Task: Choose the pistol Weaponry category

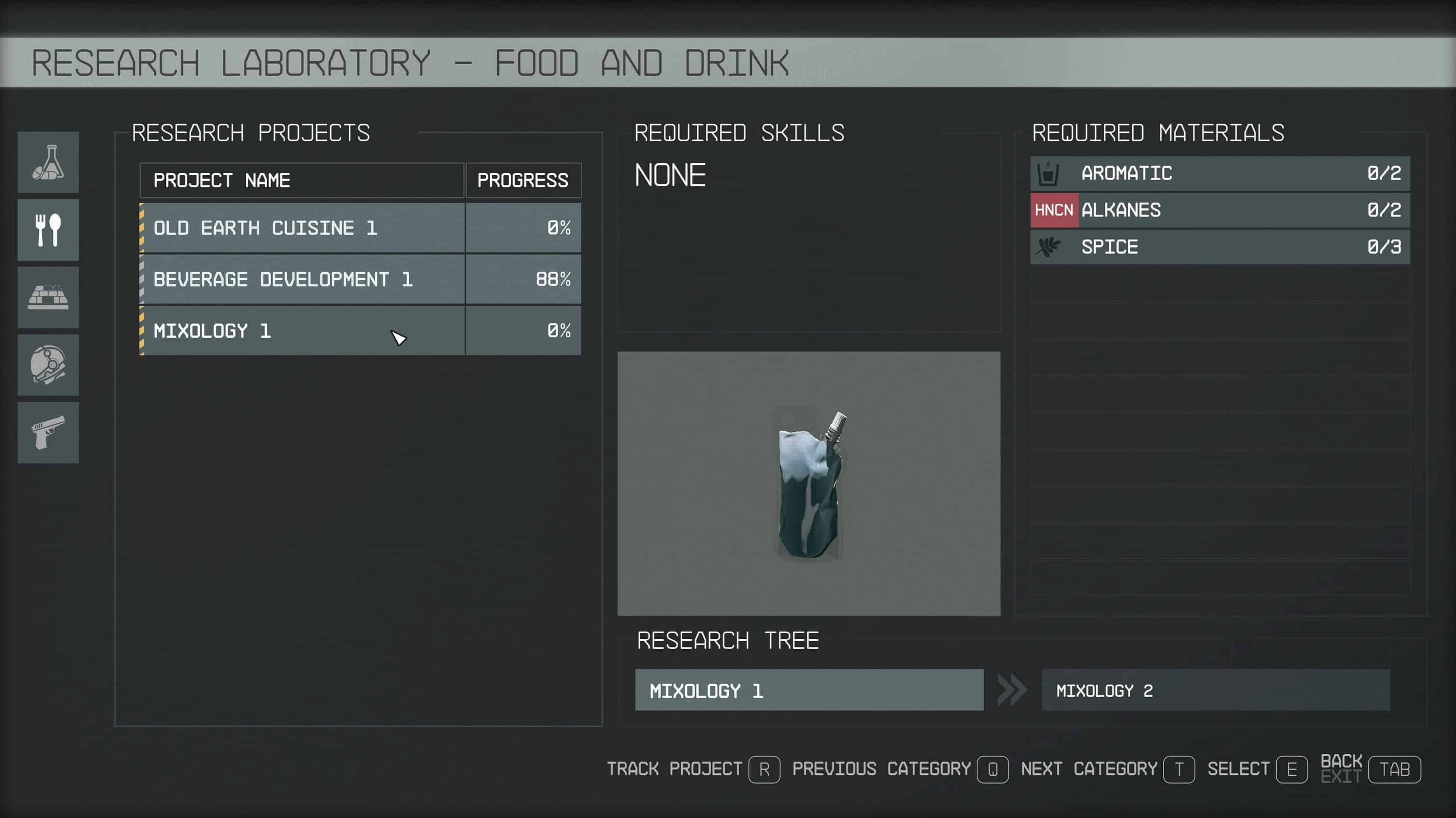Action: pyautogui.click(x=48, y=432)
